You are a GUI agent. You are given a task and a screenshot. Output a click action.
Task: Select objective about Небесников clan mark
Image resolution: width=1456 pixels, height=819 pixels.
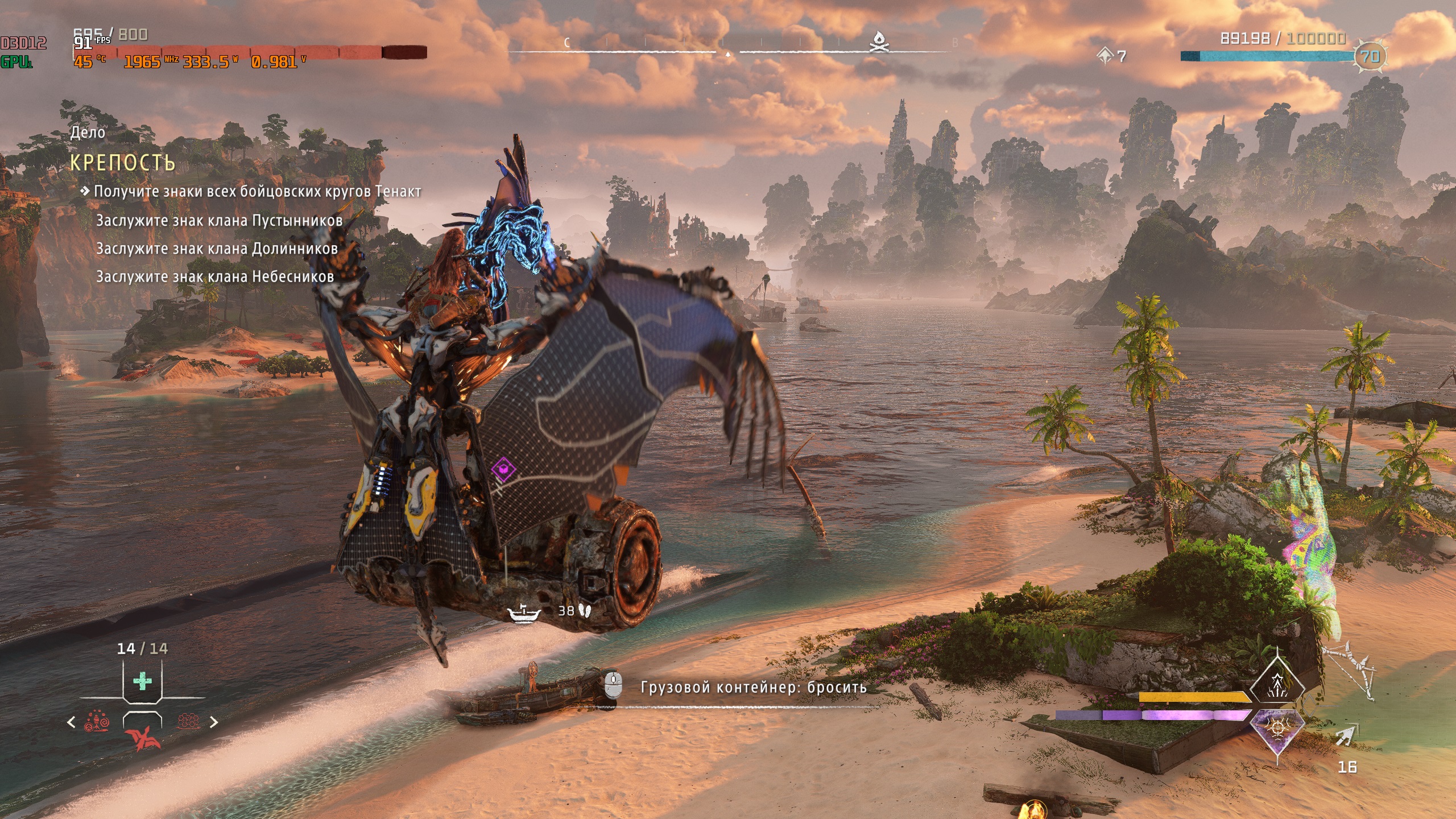coord(214,277)
